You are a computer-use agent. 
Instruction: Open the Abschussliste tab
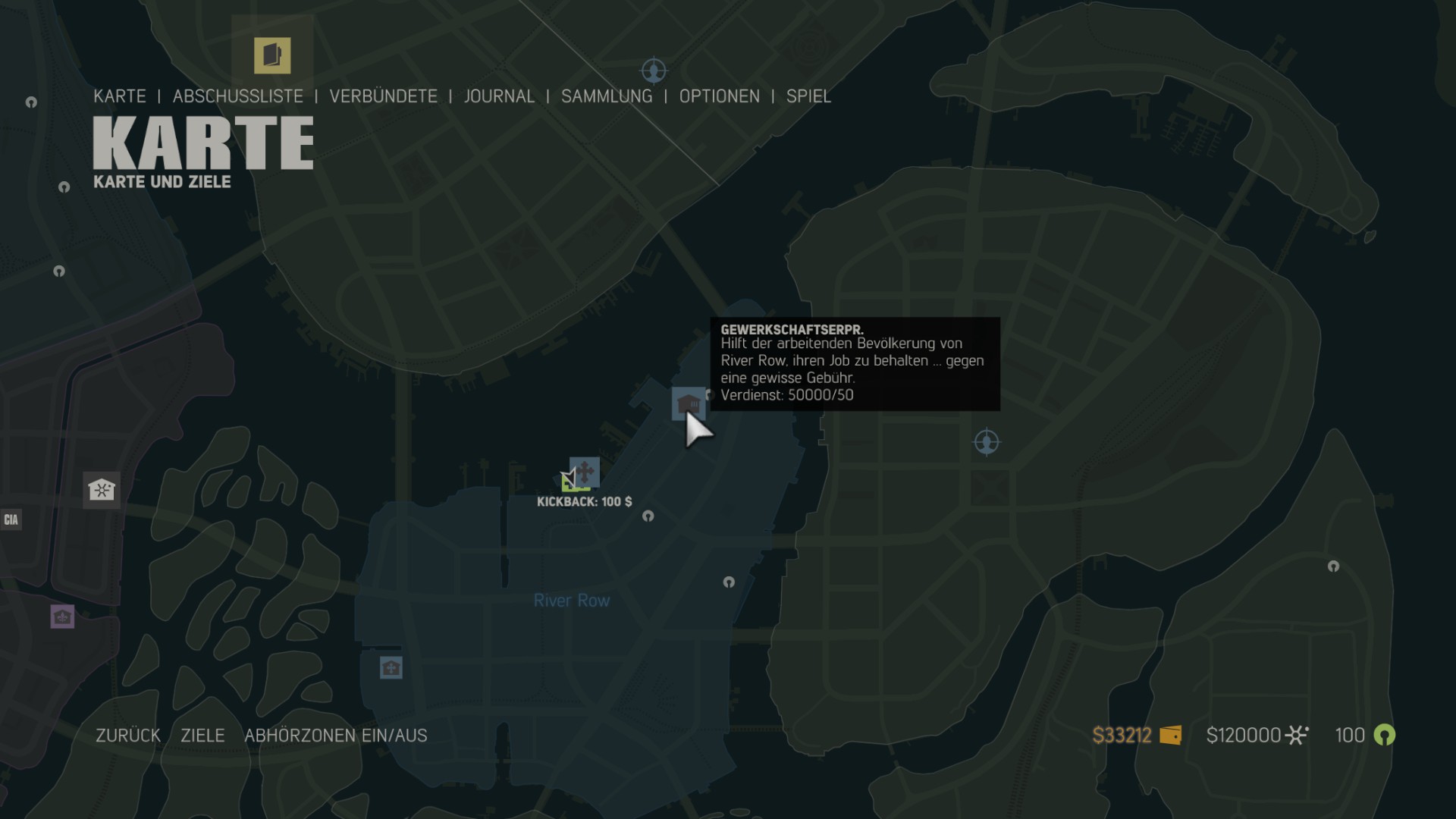(x=237, y=96)
